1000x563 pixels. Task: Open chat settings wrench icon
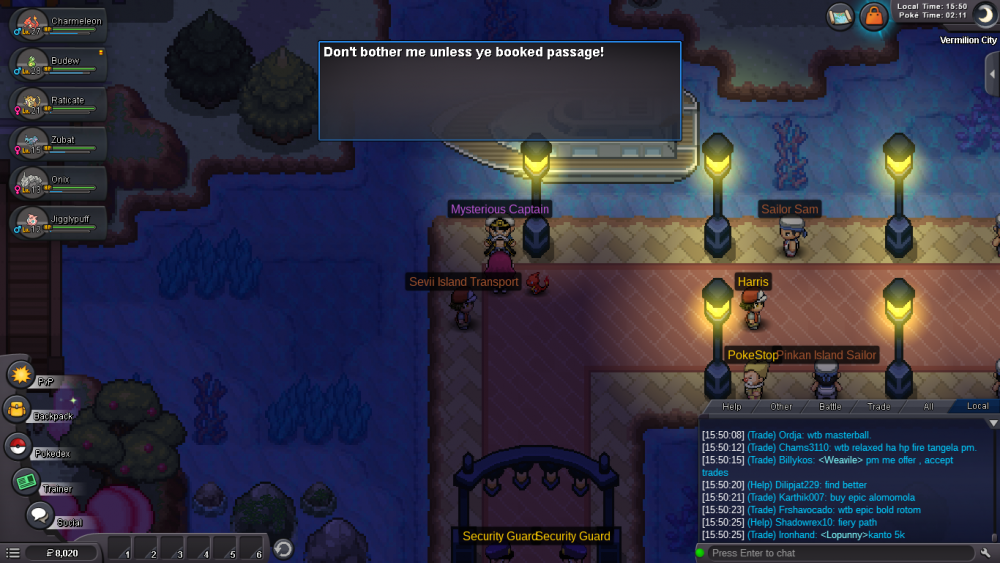[x=986, y=553]
